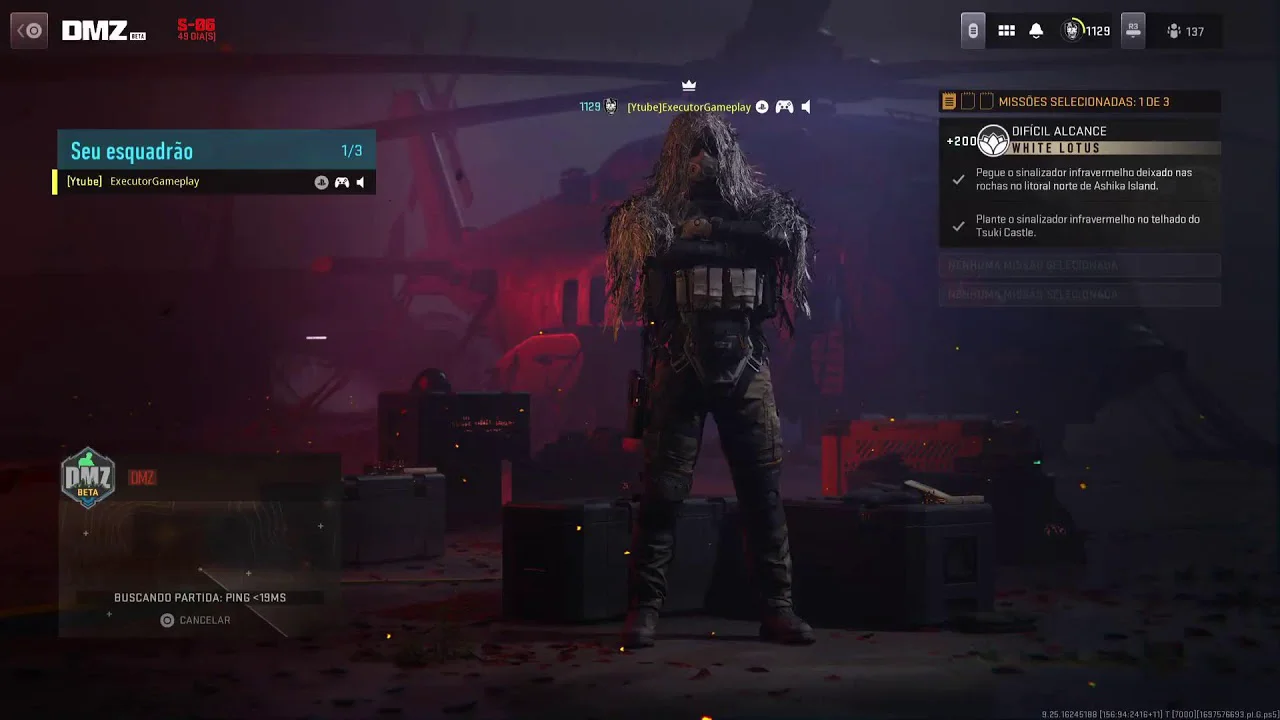Open the grid menu icon

coord(1007,31)
